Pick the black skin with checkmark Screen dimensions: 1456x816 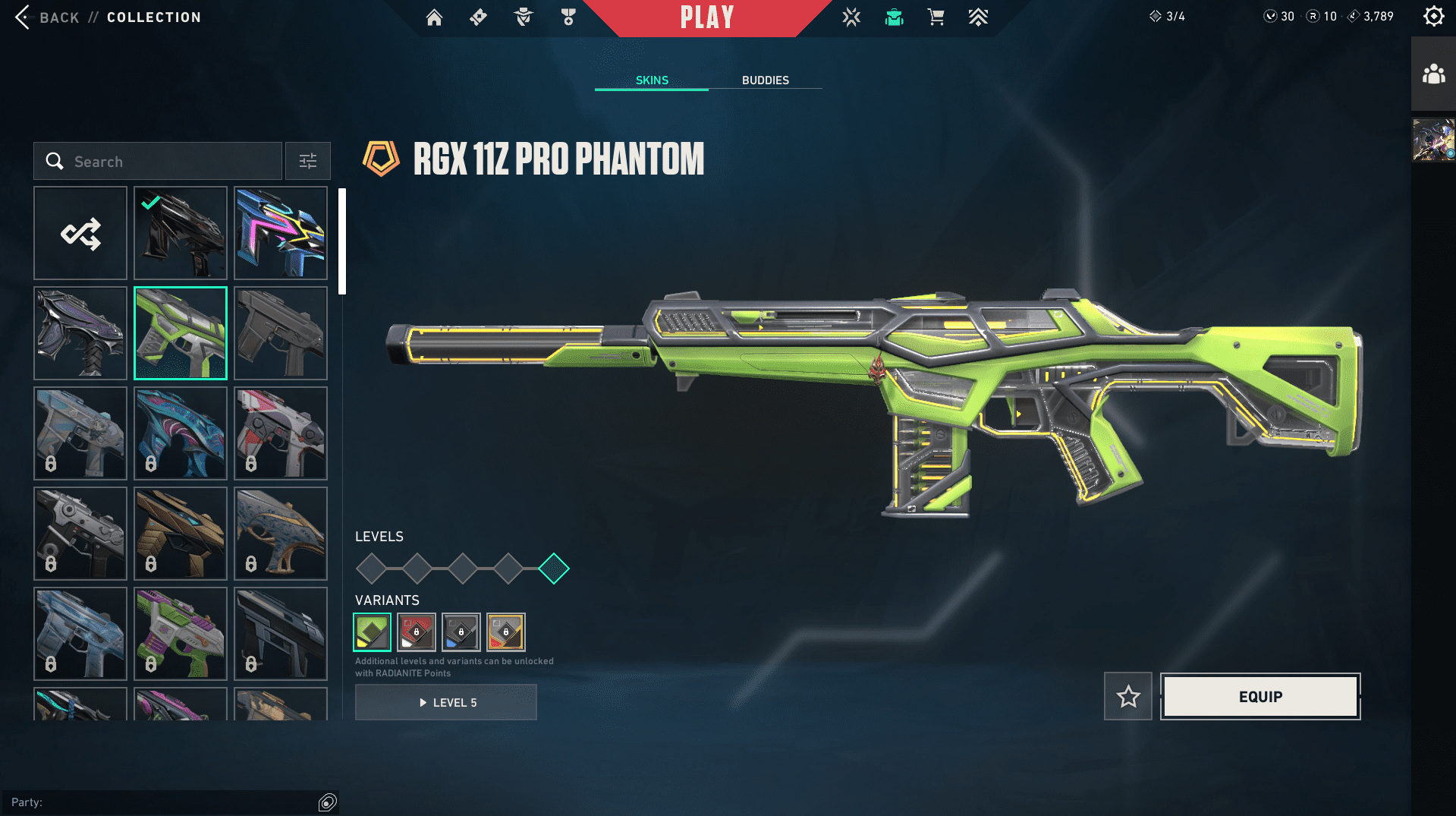coord(181,234)
